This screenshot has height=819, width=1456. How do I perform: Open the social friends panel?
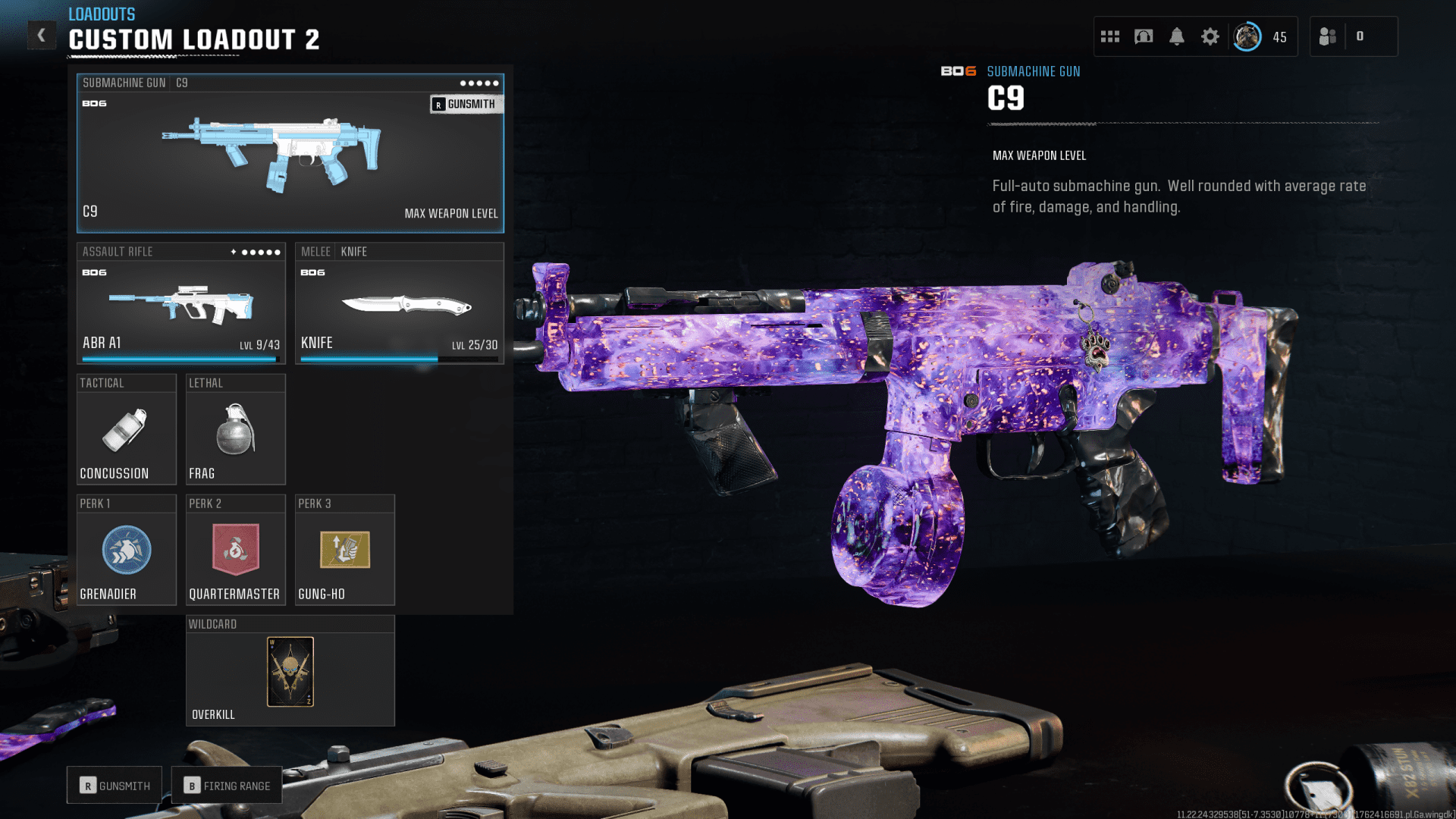point(1329,36)
